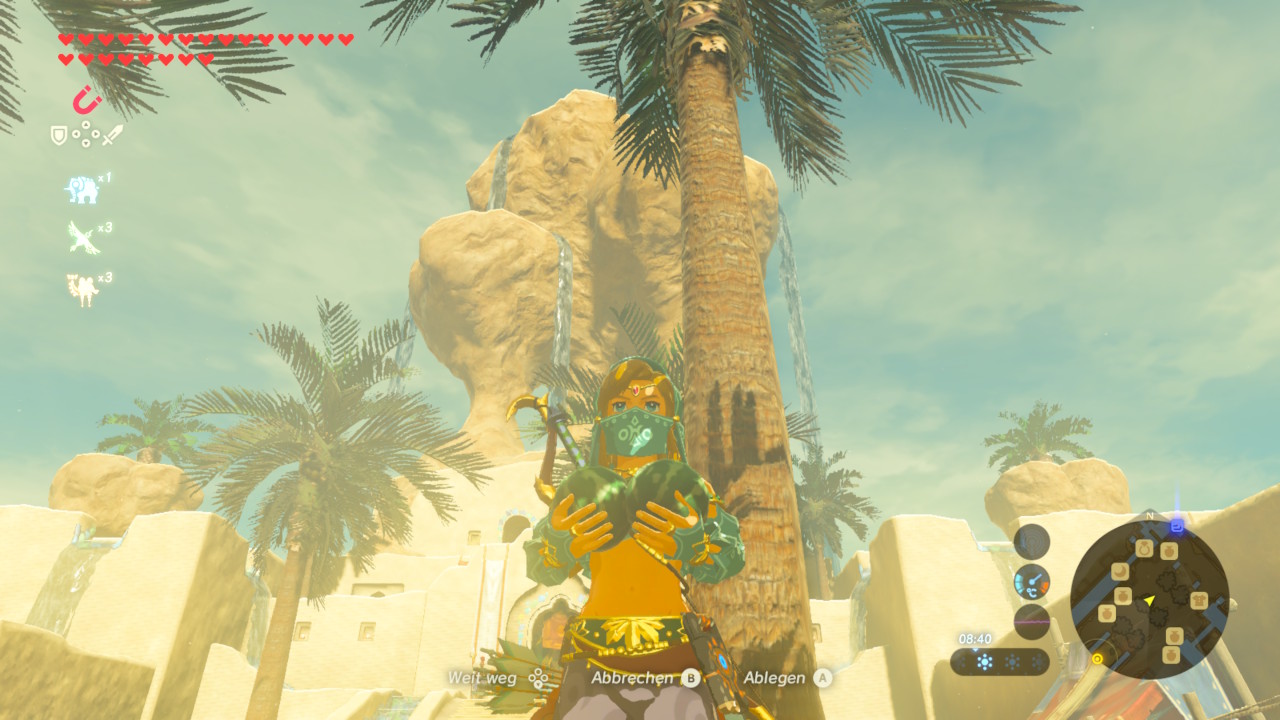This screenshot has height=720, width=1280.
Task: Activate the blue elephant champion ability
Action: pyautogui.click(x=82, y=188)
